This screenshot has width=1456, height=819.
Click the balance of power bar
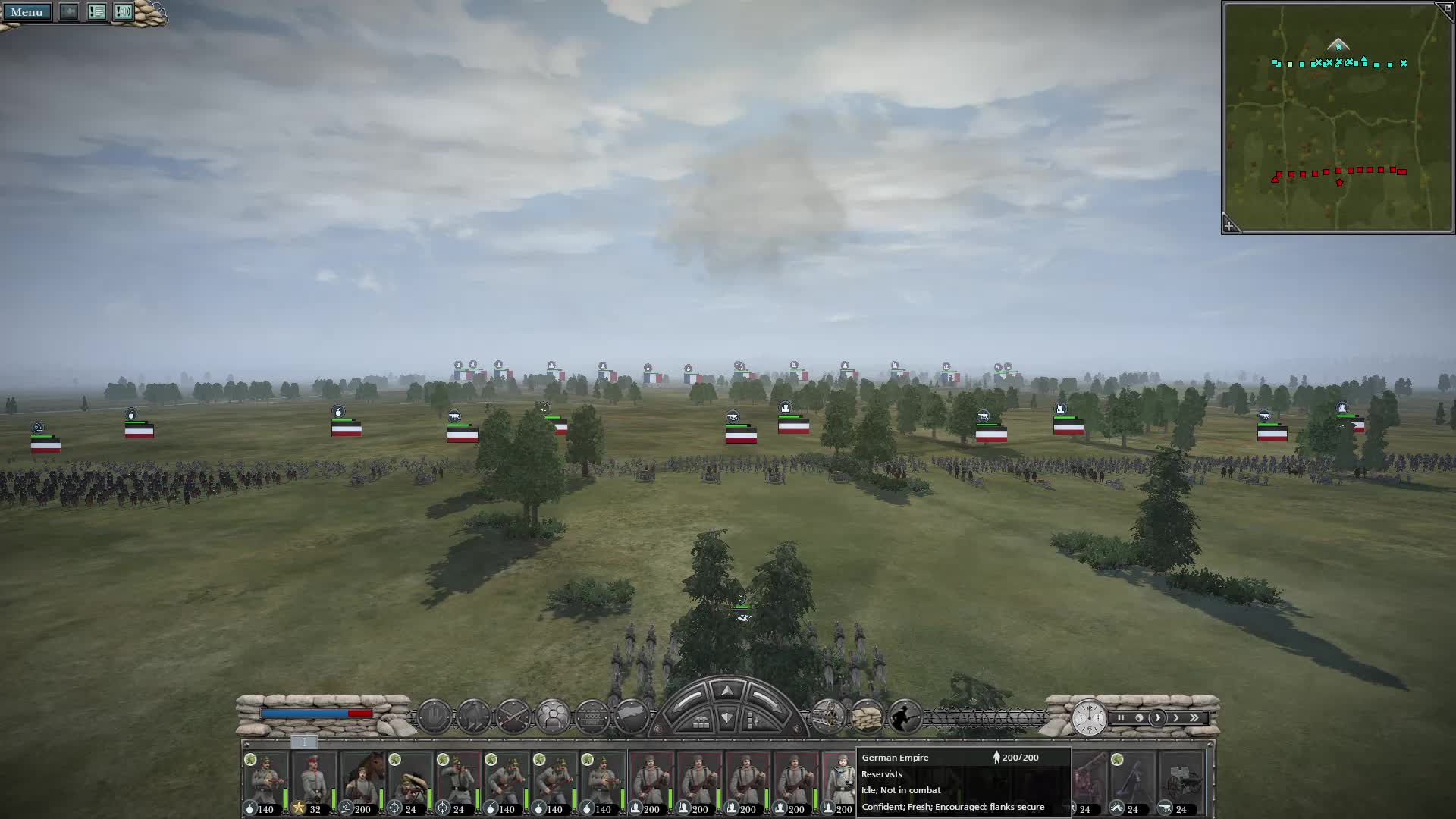pyautogui.click(x=318, y=714)
